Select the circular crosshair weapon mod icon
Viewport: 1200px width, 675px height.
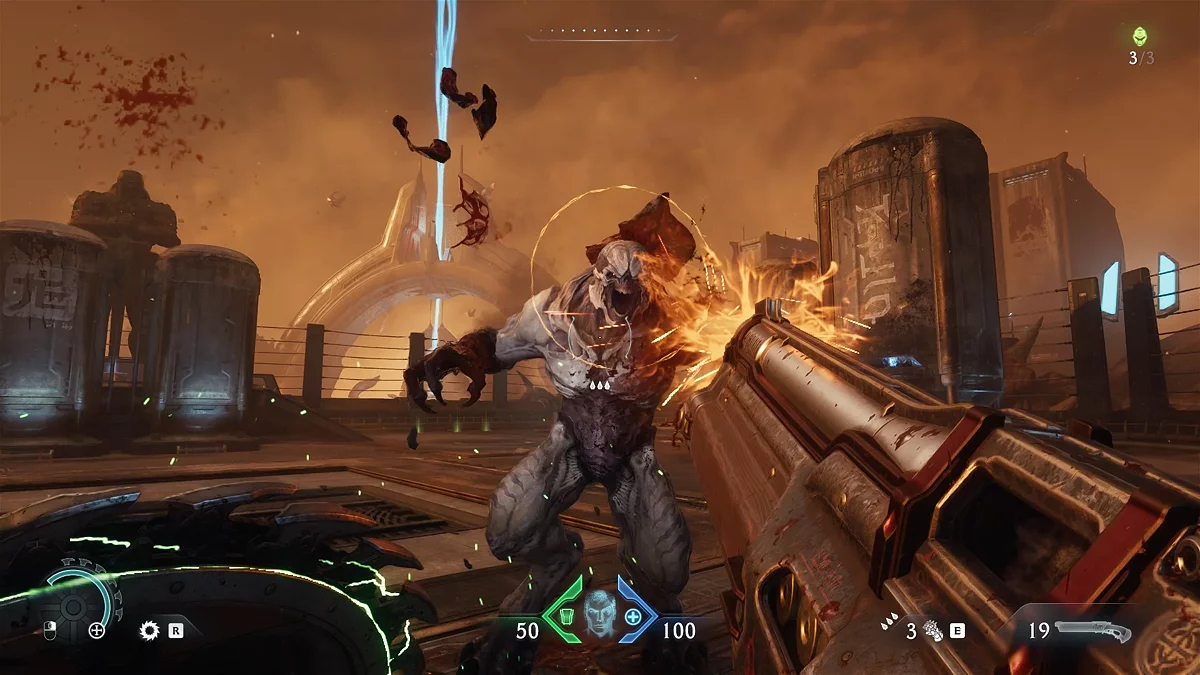click(x=97, y=630)
